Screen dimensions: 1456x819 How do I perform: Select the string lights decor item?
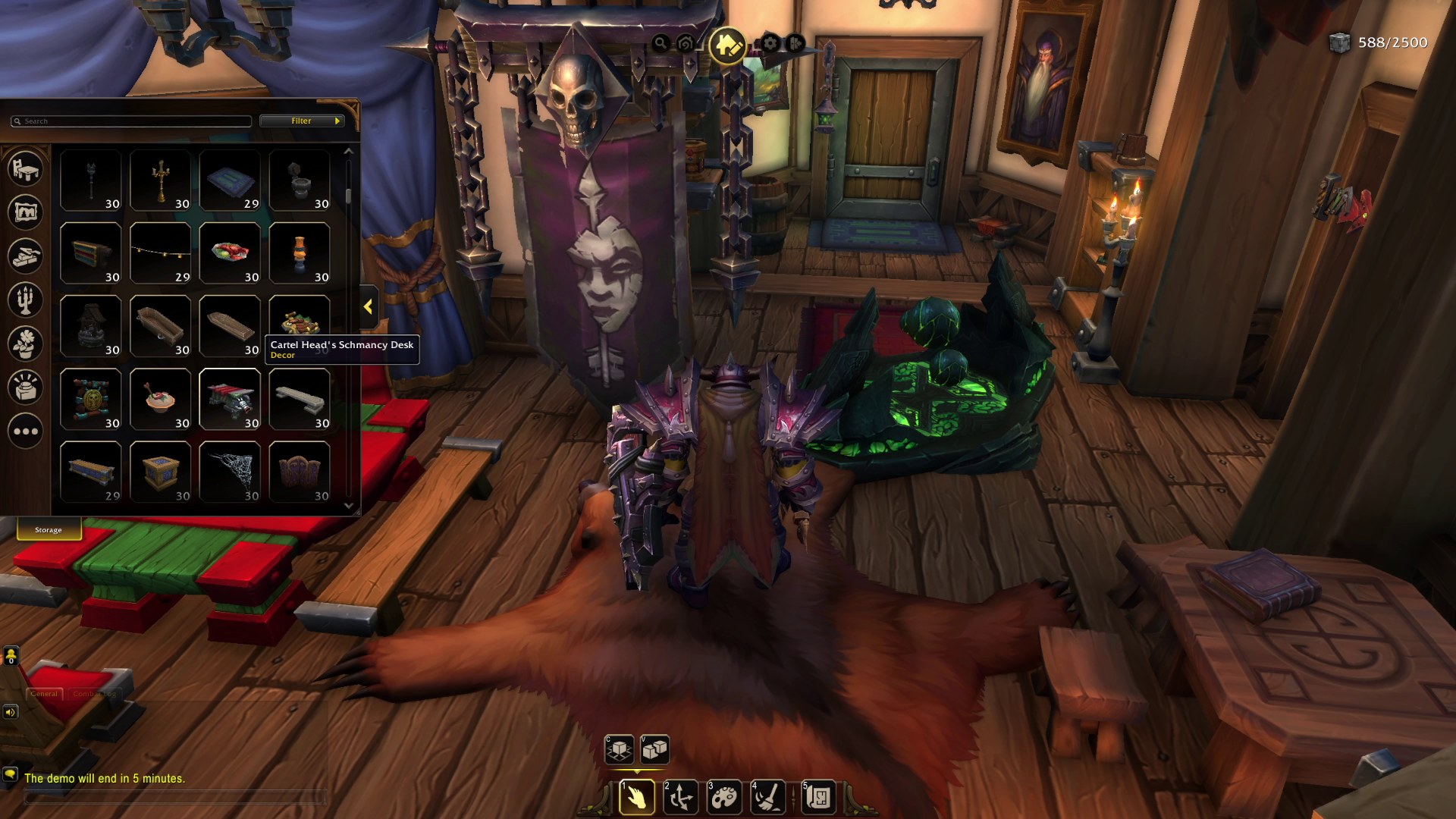[x=160, y=253]
